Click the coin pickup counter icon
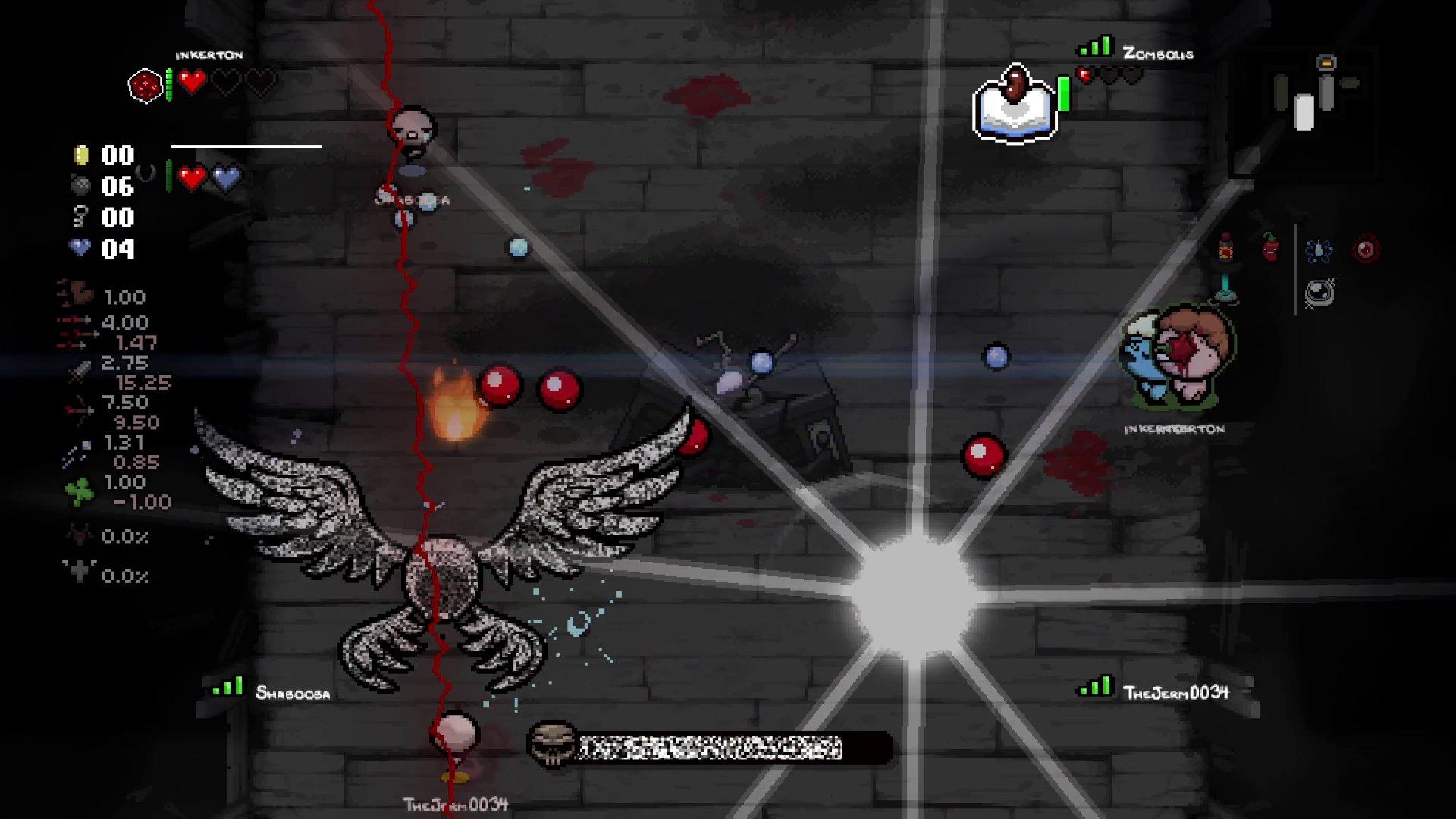This screenshot has height=819, width=1456. pos(81,155)
